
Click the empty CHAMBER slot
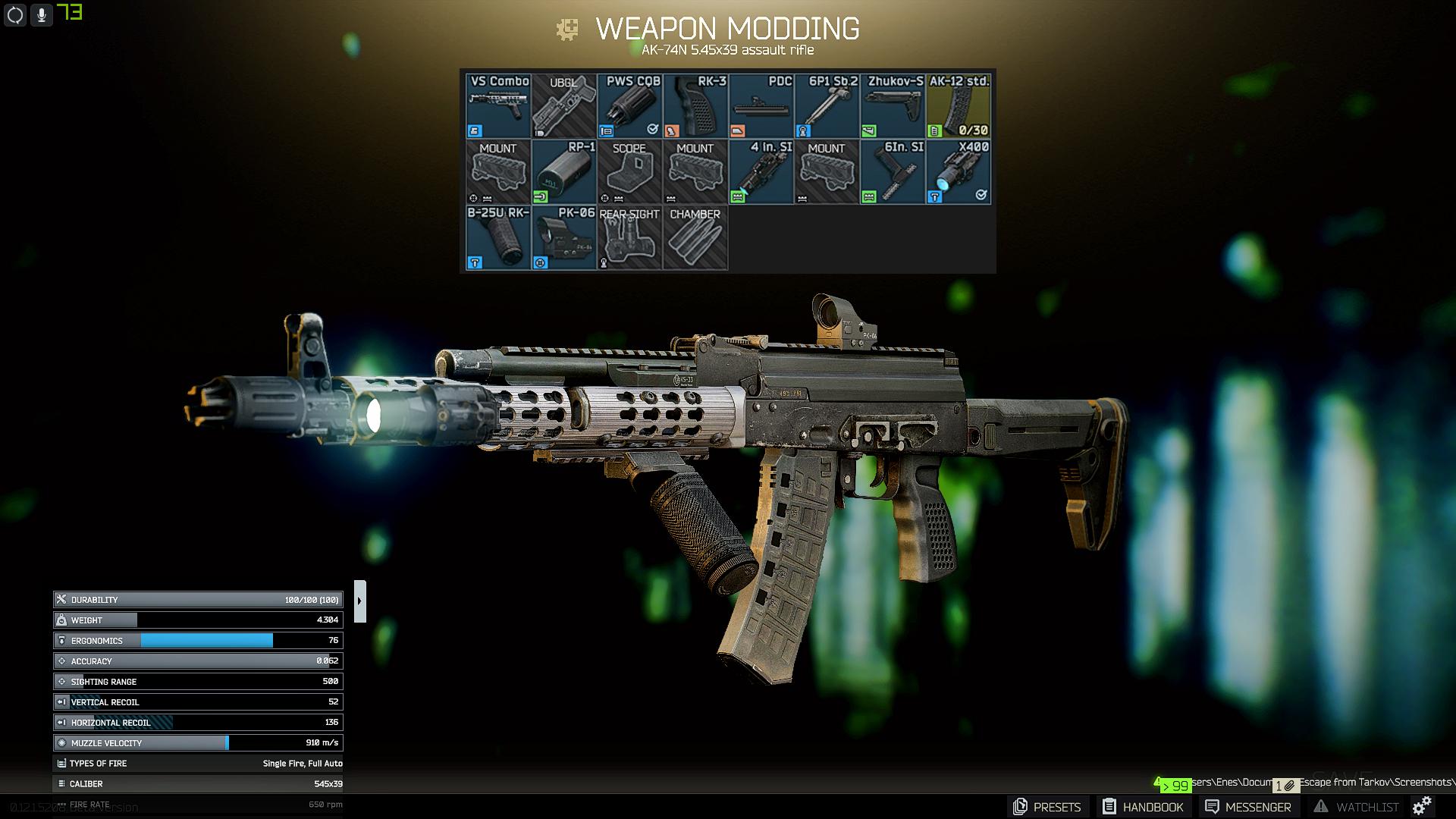click(695, 237)
